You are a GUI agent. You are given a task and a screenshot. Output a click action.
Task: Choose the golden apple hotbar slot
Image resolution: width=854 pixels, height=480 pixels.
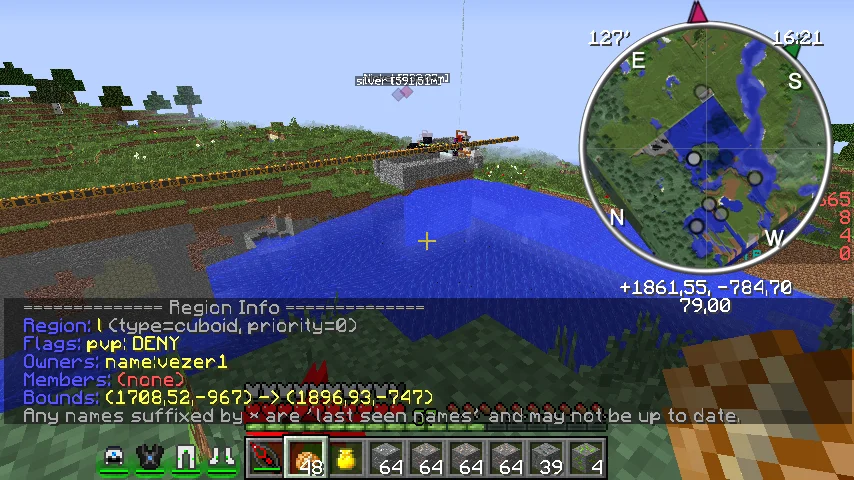[x=346, y=459]
